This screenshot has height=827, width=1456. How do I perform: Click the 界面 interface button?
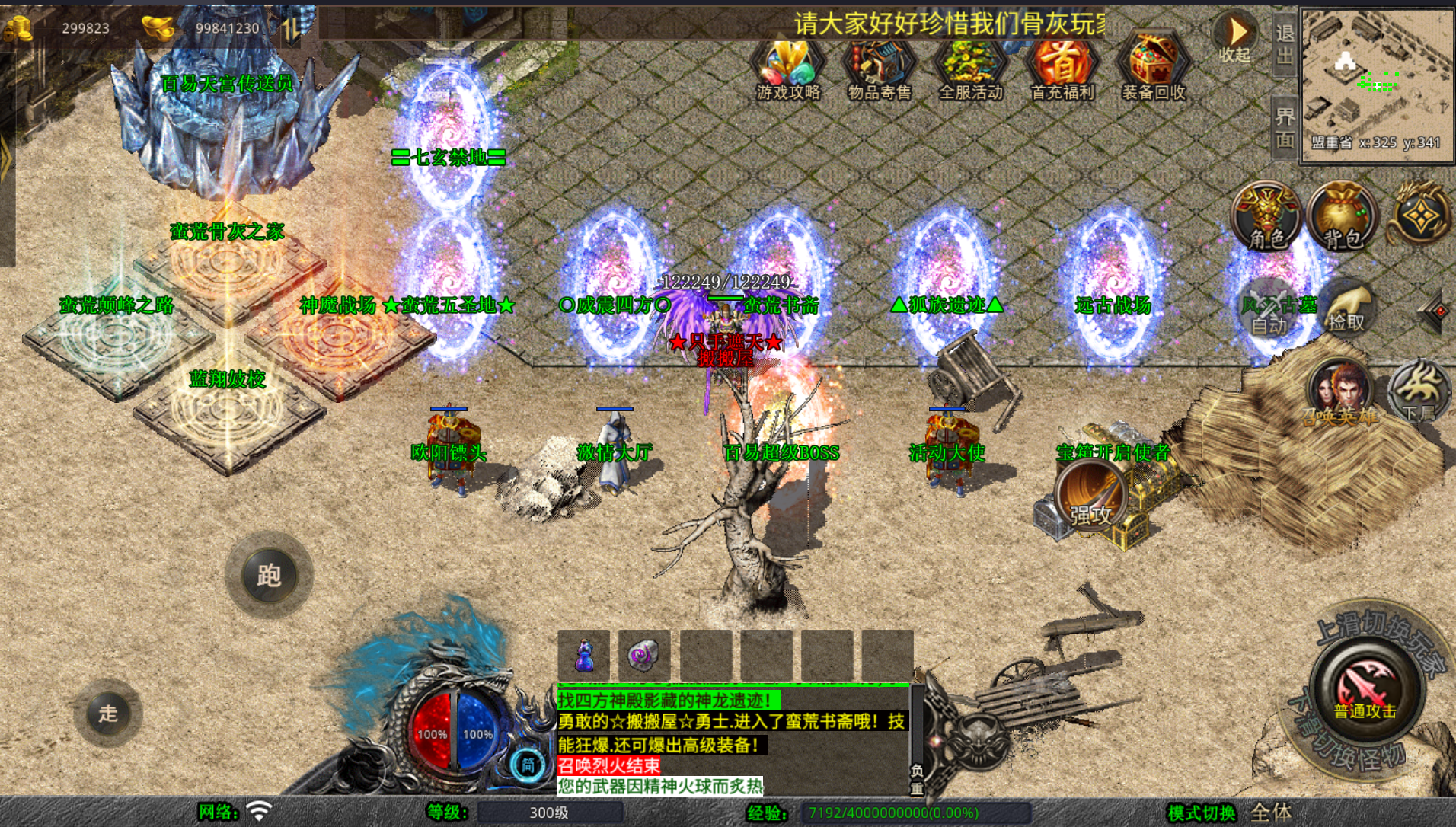1285,128
